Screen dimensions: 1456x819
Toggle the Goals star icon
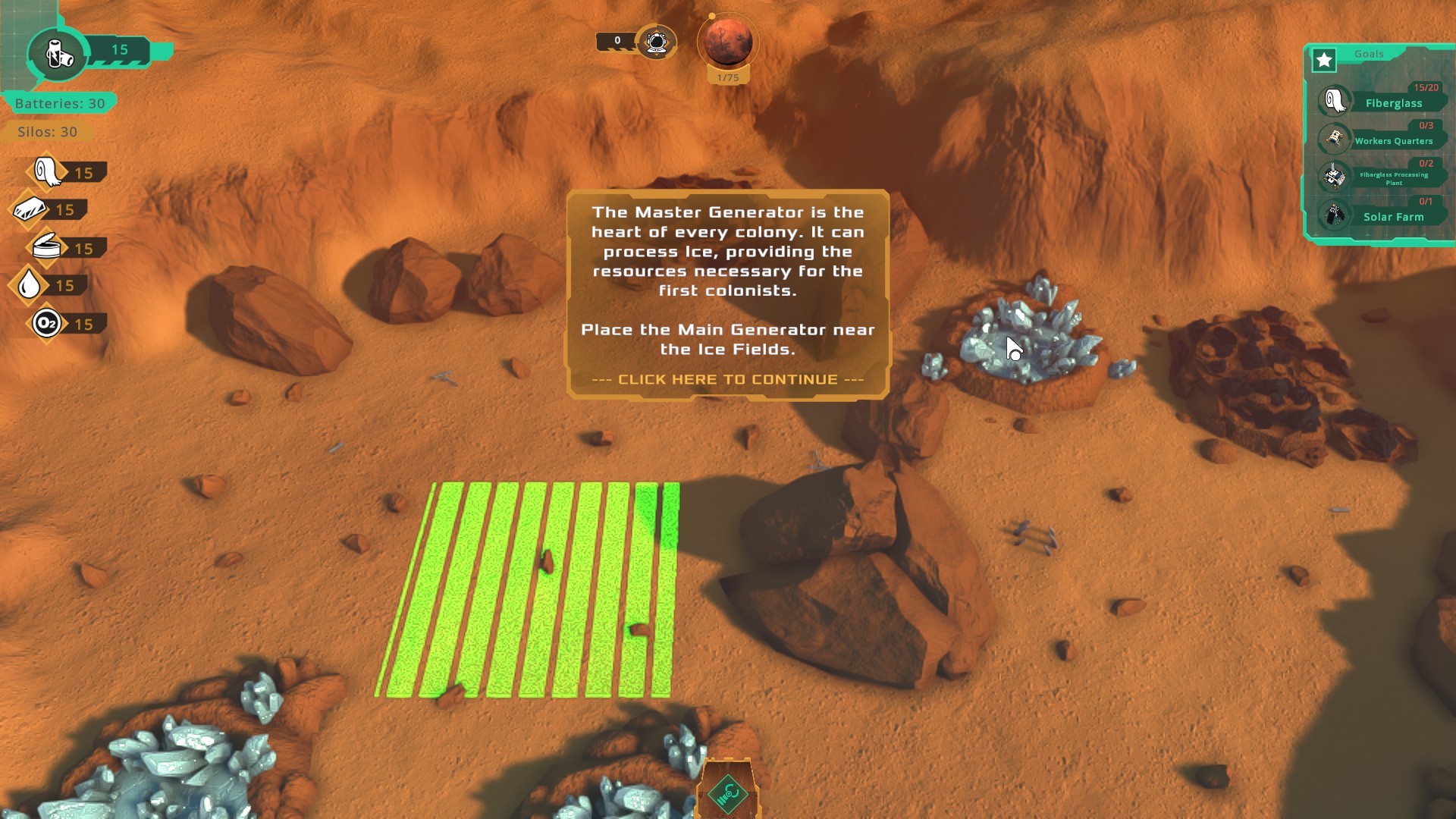coord(1324,60)
